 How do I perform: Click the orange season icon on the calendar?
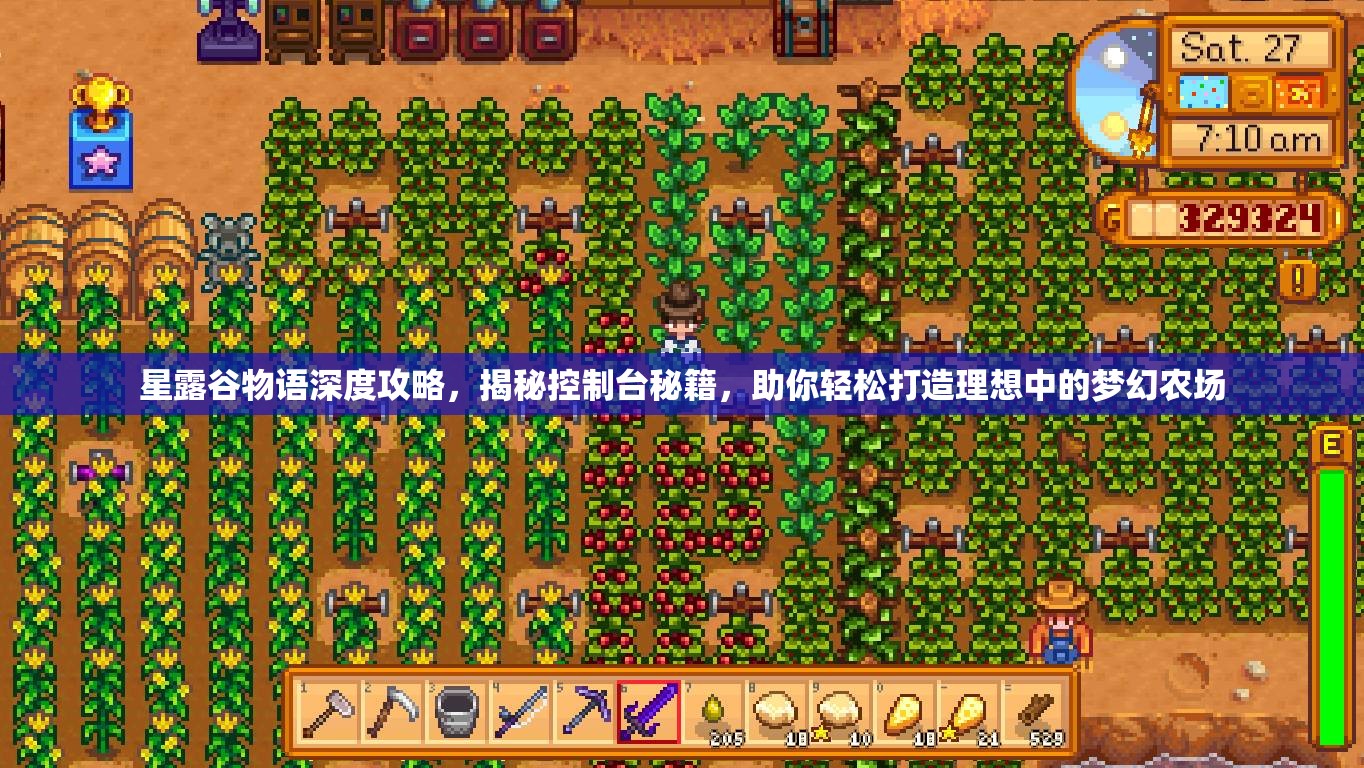pyautogui.click(x=1298, y=93)
